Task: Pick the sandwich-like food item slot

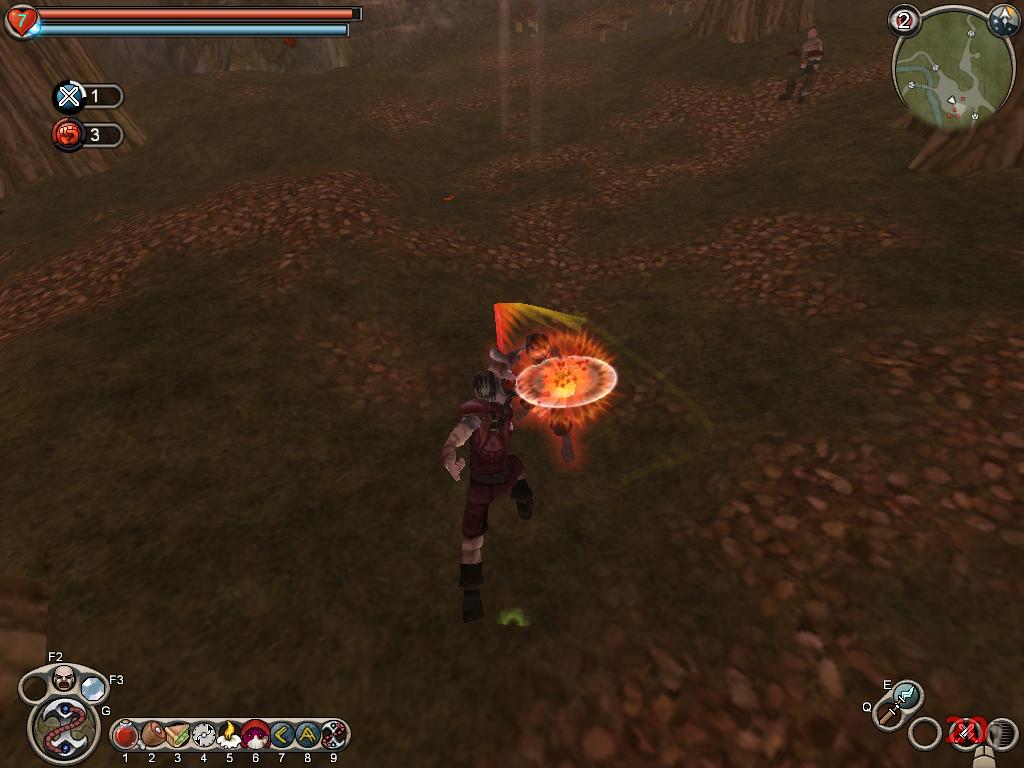Action: pyautogui.click(x=178, y=736)
